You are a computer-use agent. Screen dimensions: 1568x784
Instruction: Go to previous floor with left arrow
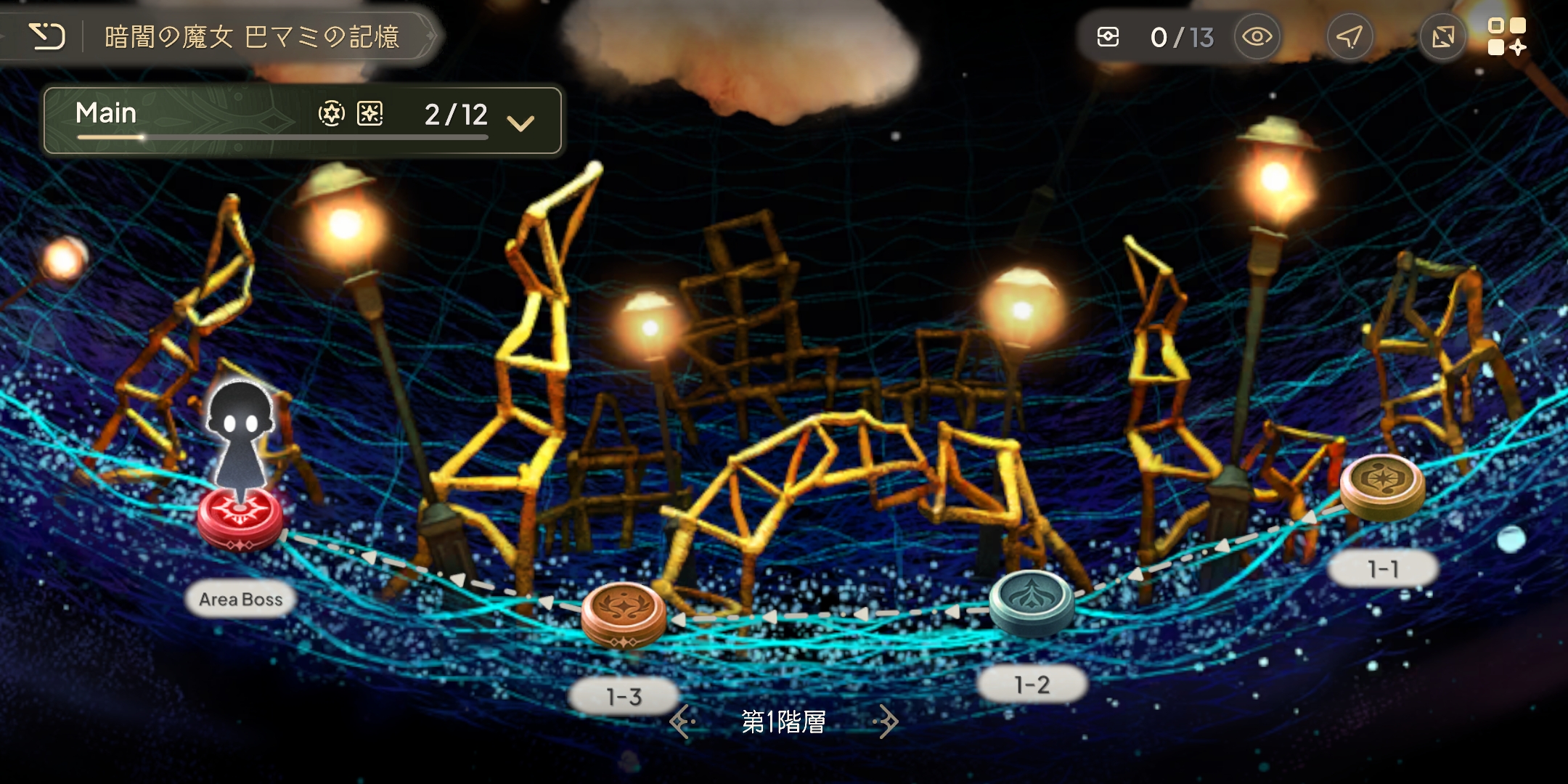click(681, 722)
